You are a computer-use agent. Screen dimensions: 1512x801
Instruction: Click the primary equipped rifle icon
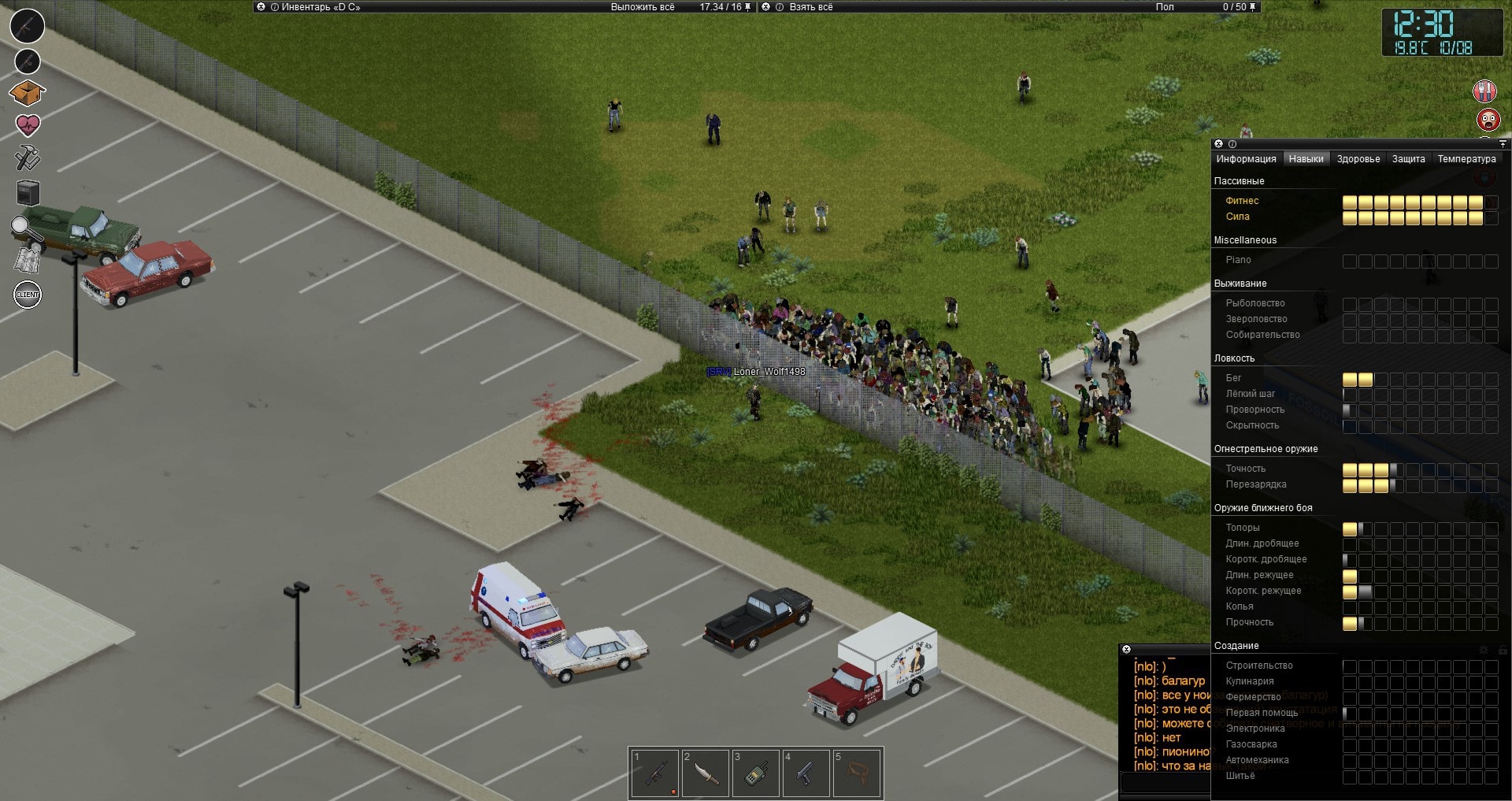[27, 26]
